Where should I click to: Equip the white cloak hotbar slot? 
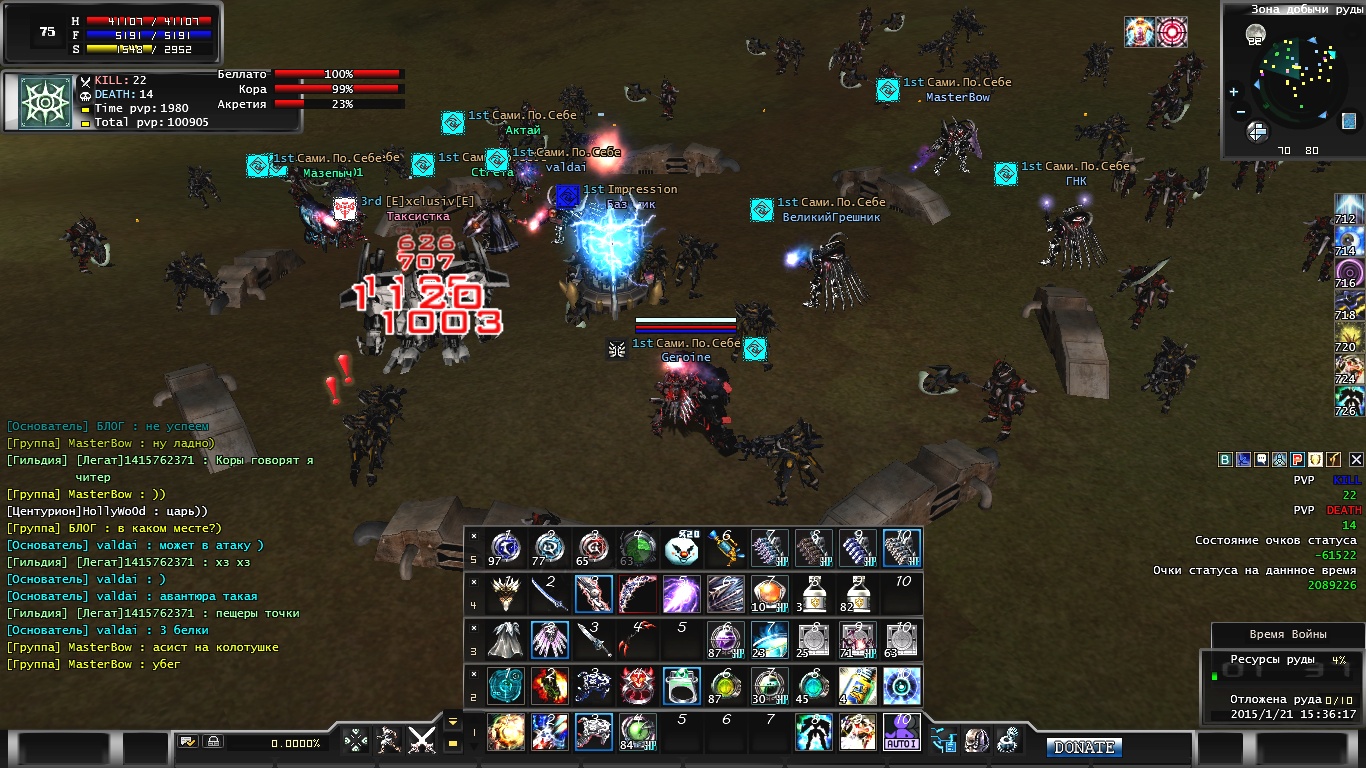[505, 640]
